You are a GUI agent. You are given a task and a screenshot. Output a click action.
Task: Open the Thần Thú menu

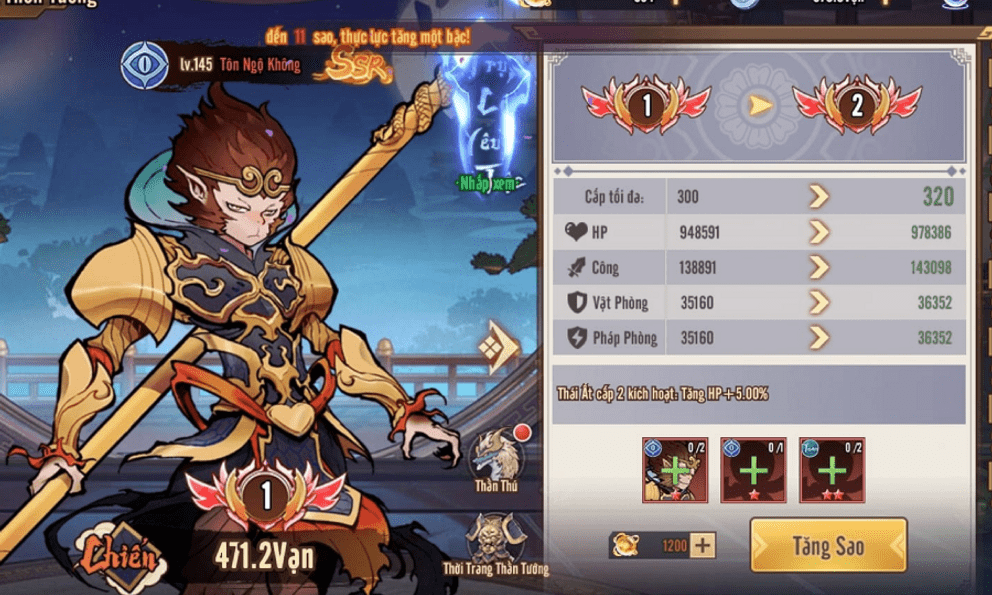[x=496, y=457]
